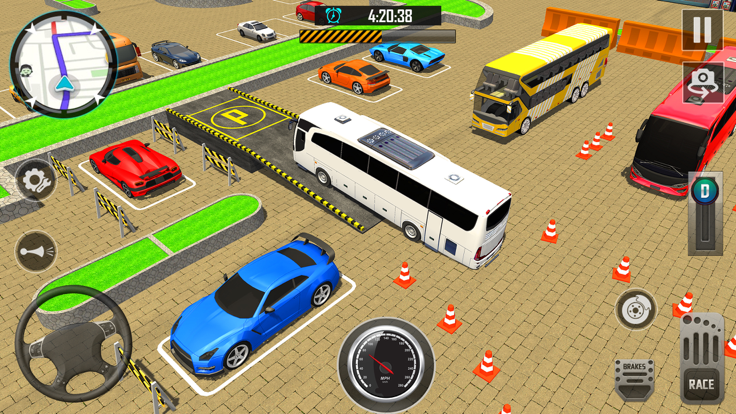
Task: Activate the handbrake disc icon
Action: tap(635, 311)
